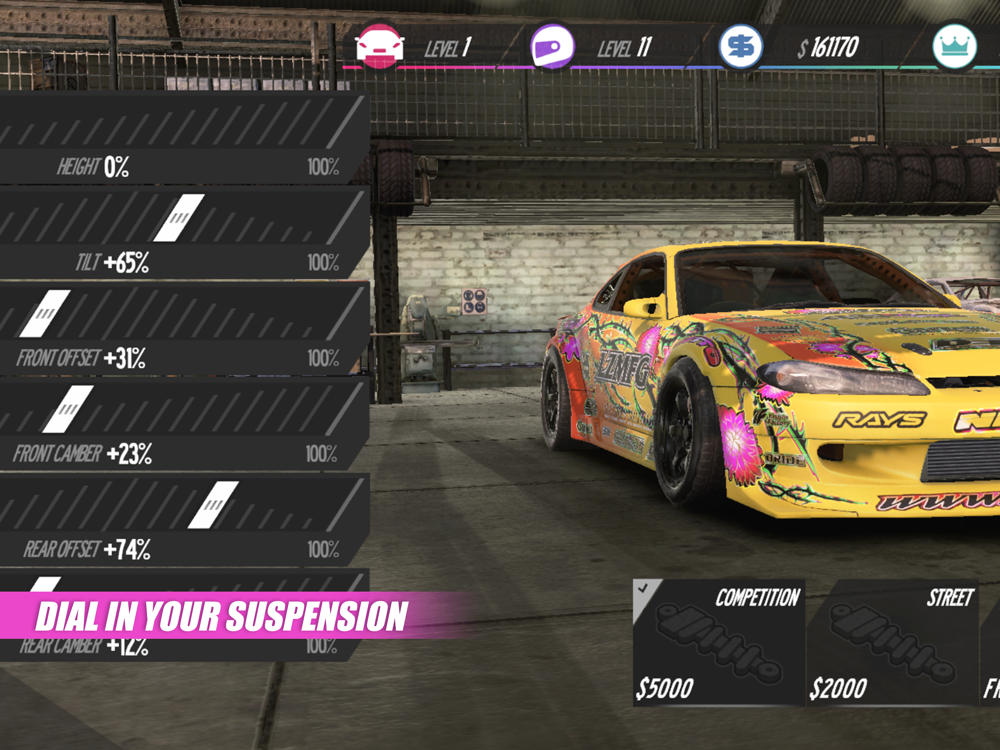Screen dimensions: 1000x750
Task: Choose the Street suspension for $2000
Action: (892, 642)
